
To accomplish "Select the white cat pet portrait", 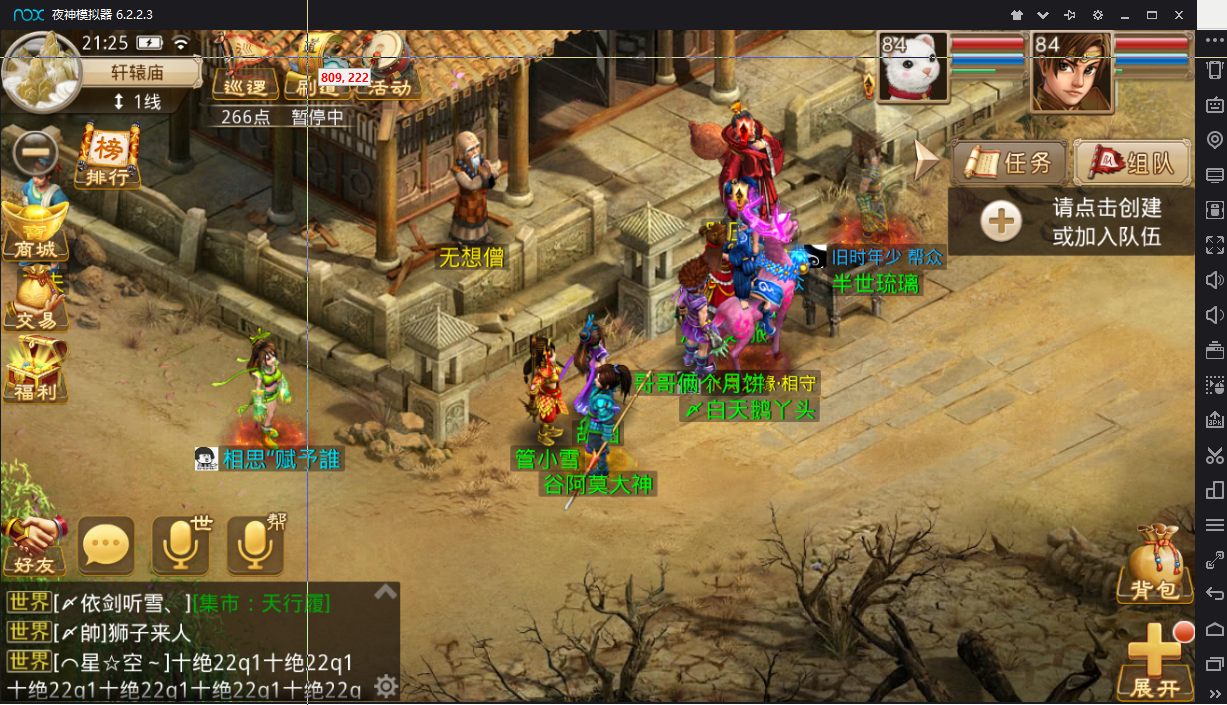I will (x=912, y=68).
